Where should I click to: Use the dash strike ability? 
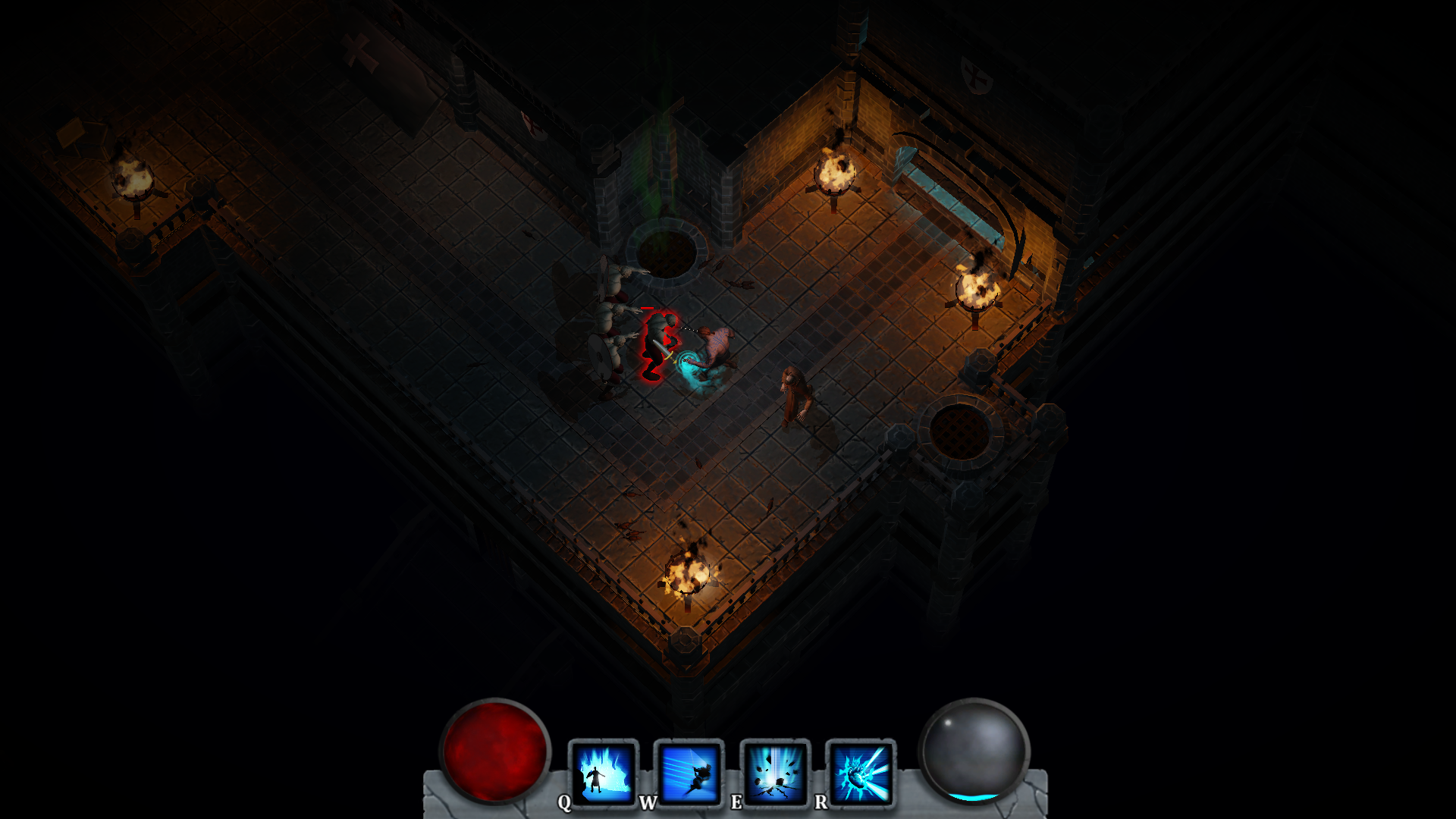(x=689, y=773)
